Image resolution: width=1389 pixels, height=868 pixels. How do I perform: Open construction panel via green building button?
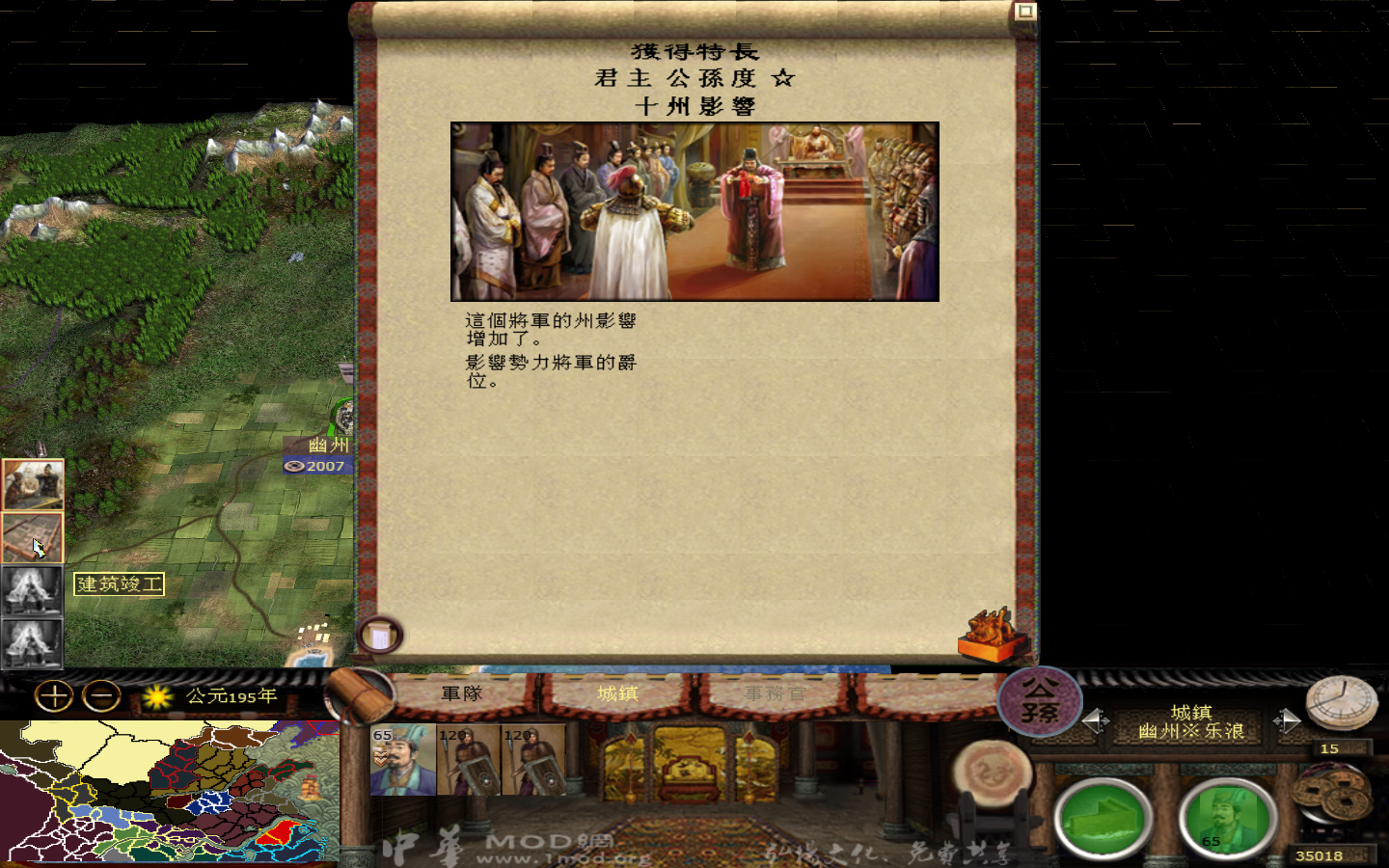point(1103,818)
